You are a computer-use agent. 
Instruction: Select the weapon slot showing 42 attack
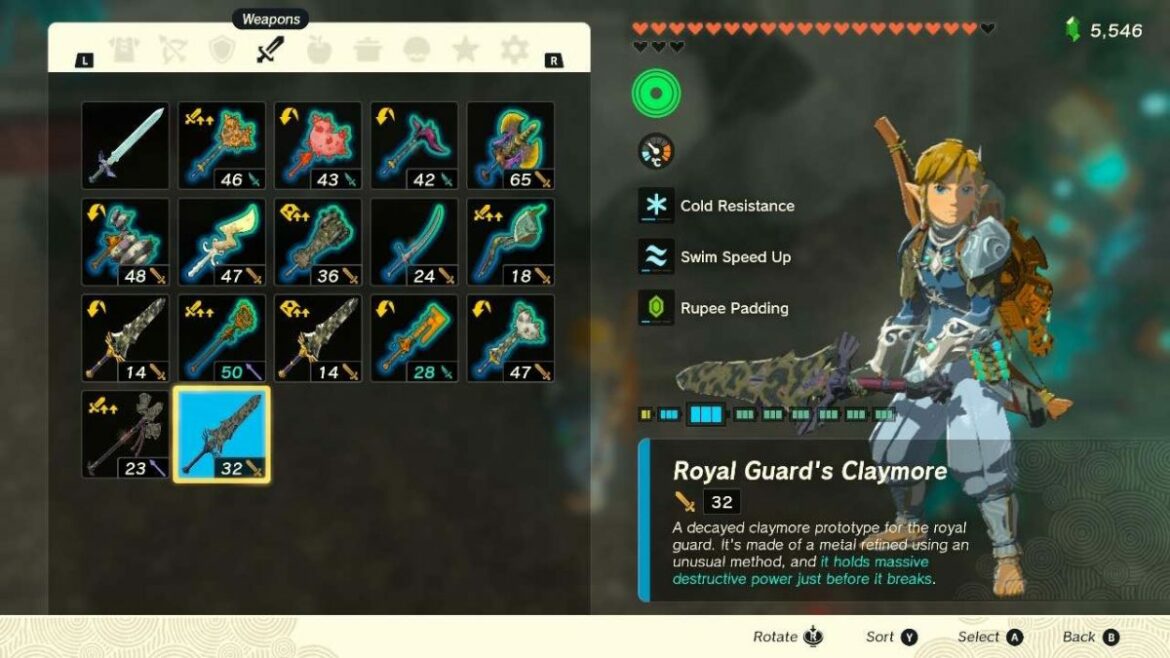pyautogui.click(x=414, y=145)
